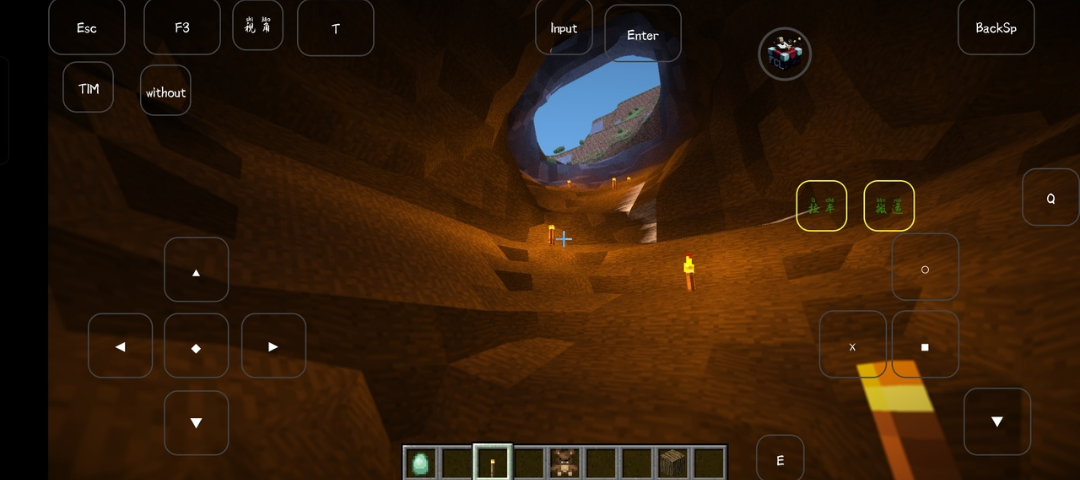Tap the Esc touch button

point(87,27)
